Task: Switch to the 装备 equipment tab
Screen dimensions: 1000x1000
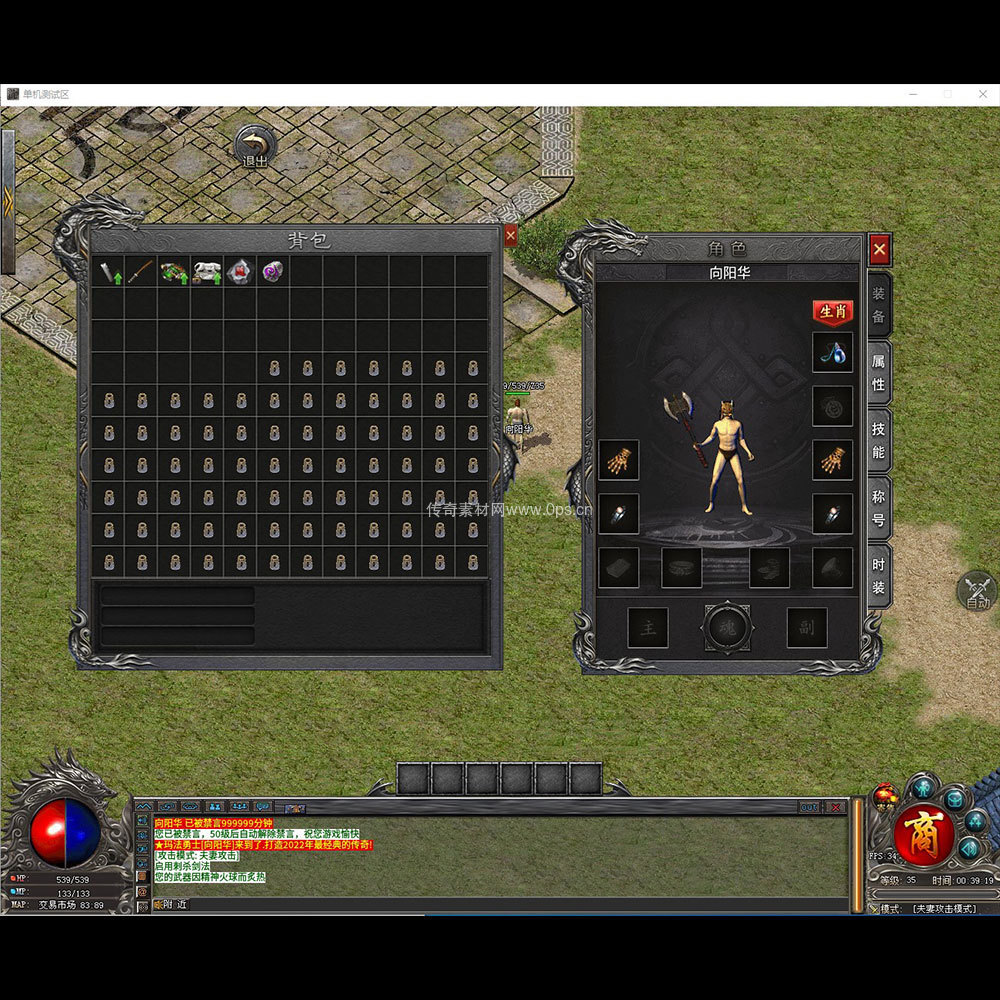Action: [x=878, y=305]
